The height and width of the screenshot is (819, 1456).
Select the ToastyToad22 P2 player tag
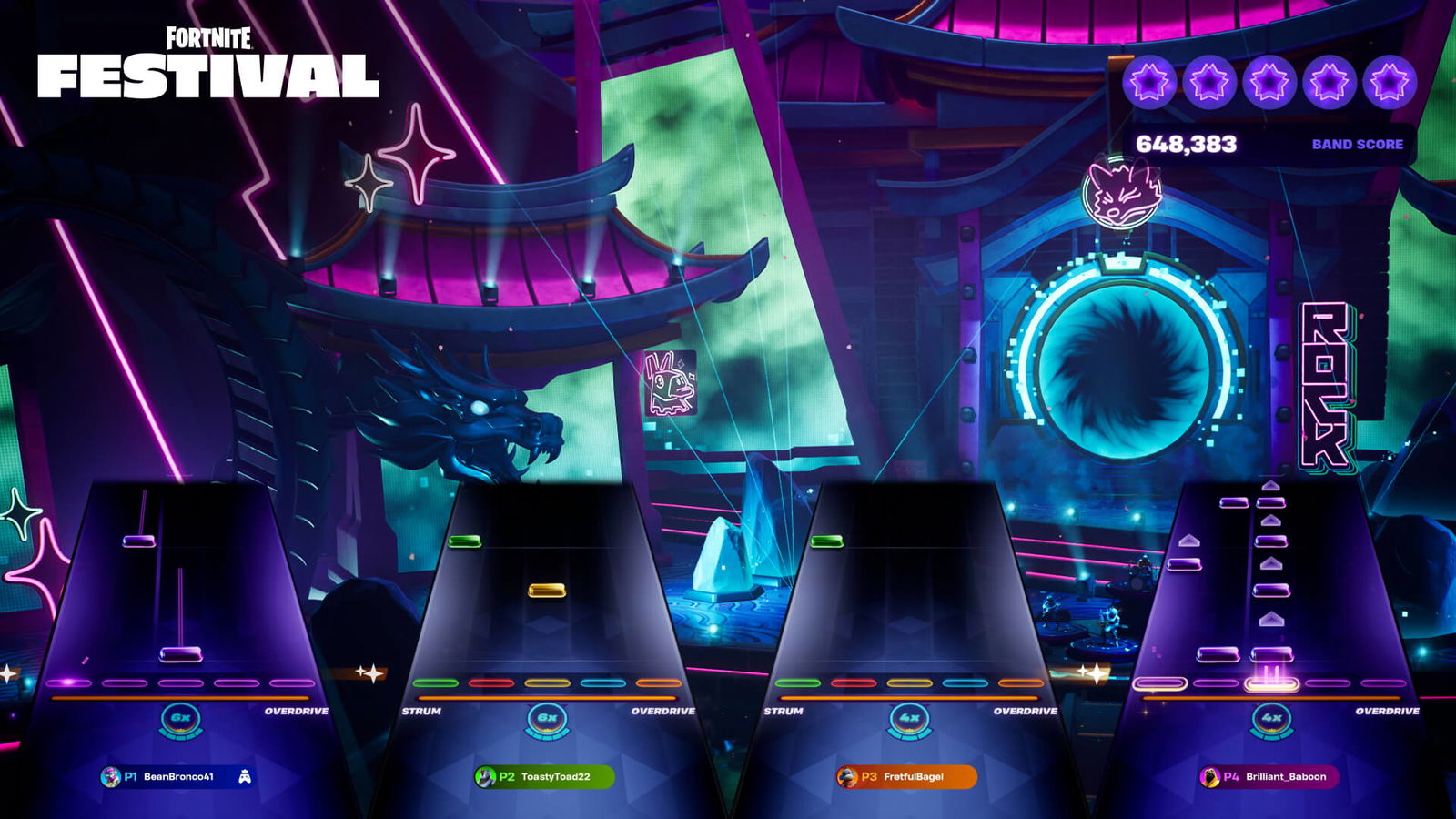(544, 777)
